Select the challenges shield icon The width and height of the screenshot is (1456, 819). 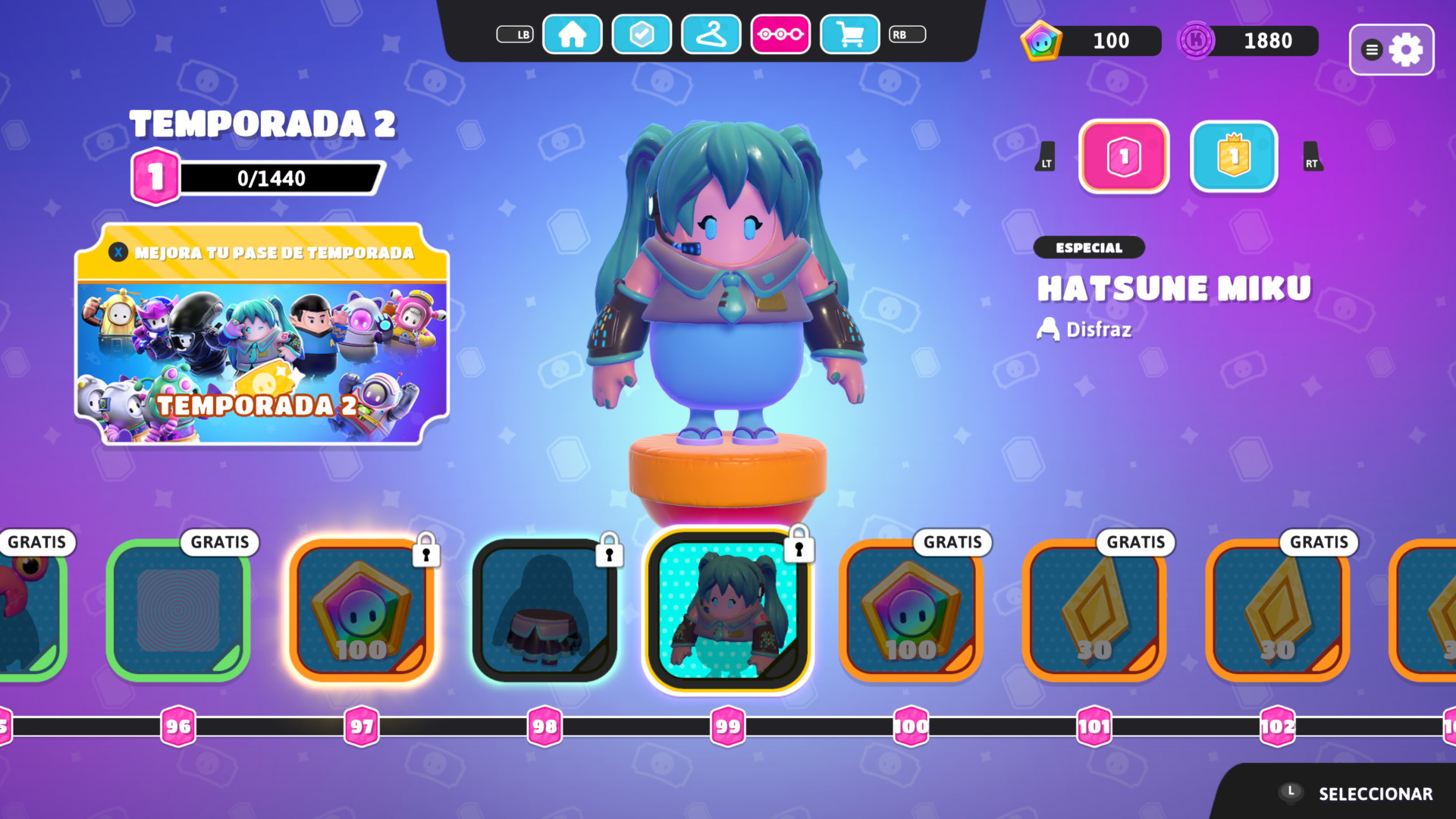tap(642, 34)
